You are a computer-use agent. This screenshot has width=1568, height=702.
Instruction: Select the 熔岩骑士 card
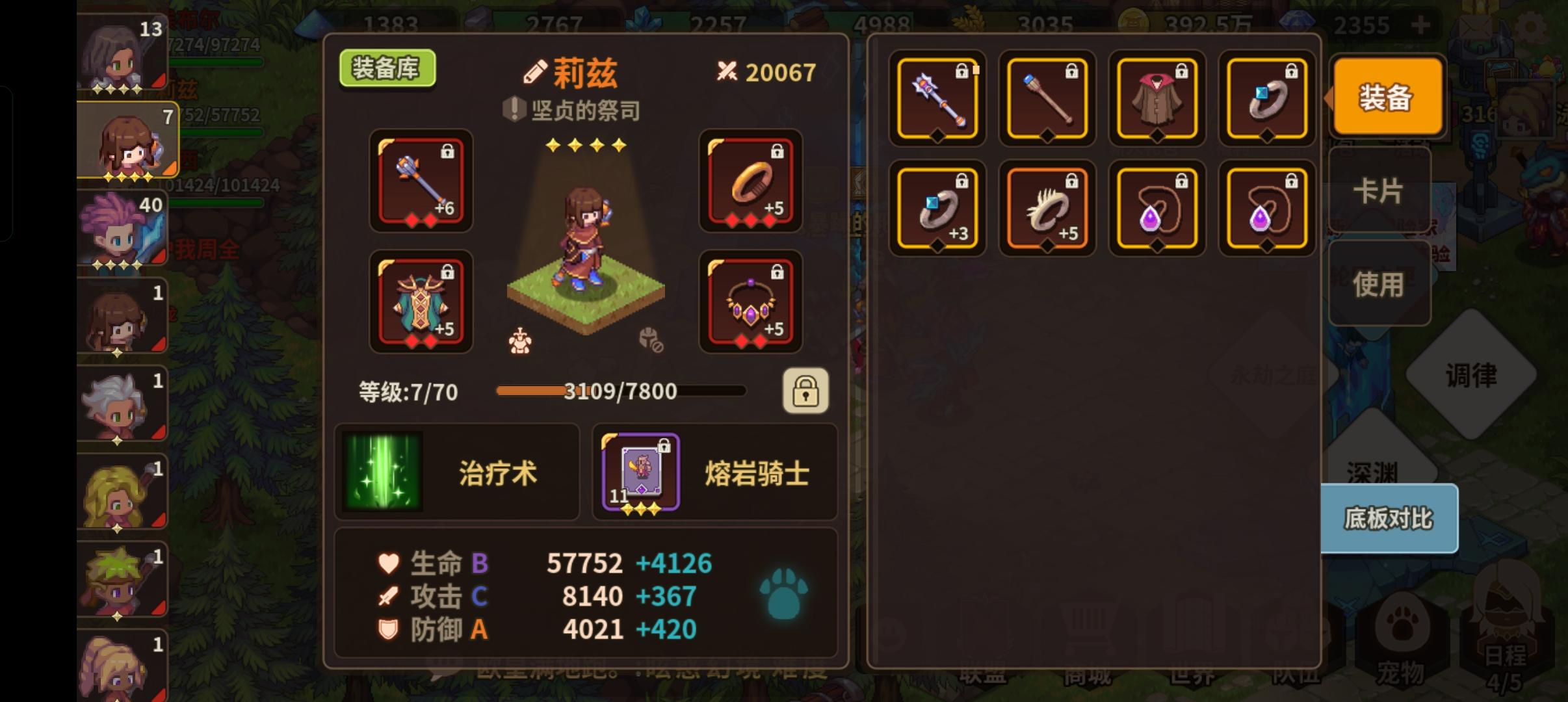point(640,471)
